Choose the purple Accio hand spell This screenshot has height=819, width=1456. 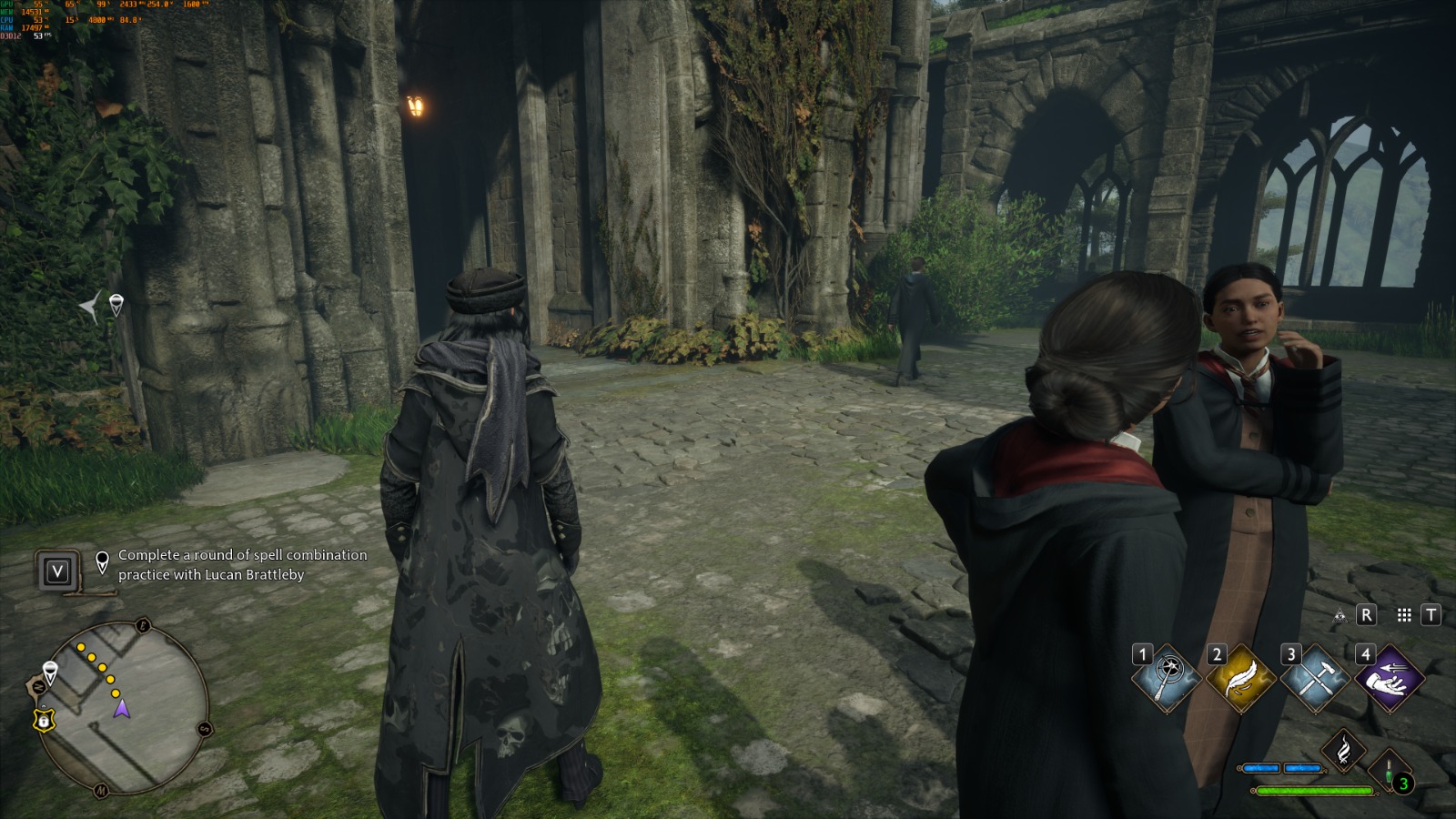tap(1388, 680)
